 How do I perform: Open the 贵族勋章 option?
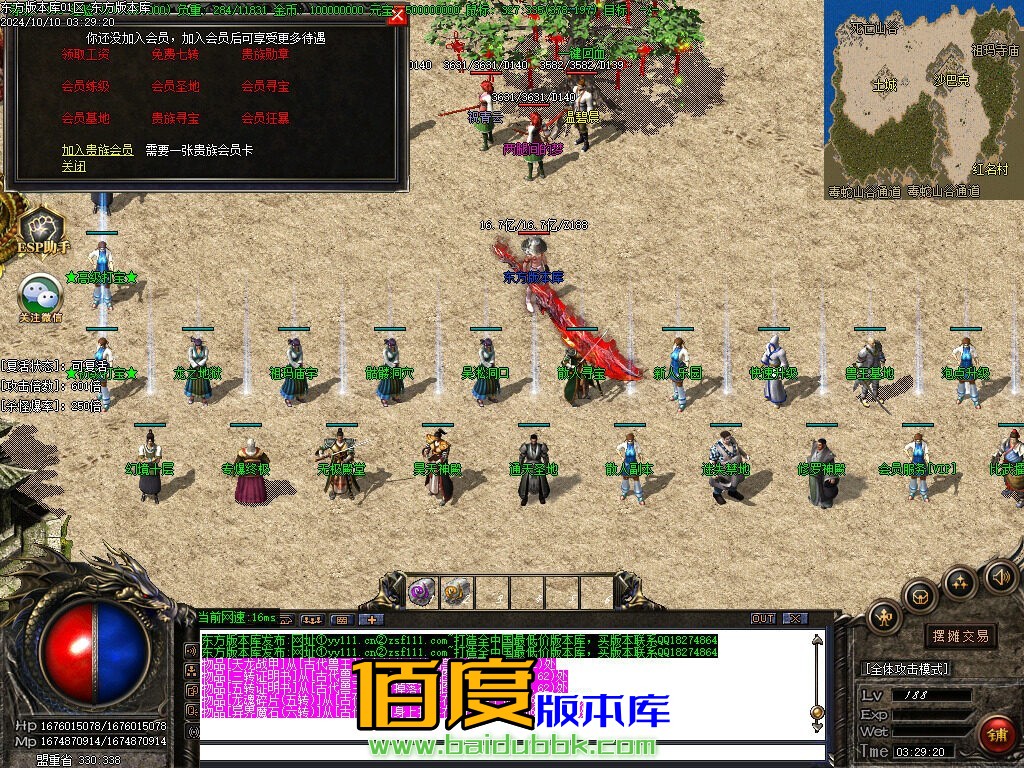point(265,55)
